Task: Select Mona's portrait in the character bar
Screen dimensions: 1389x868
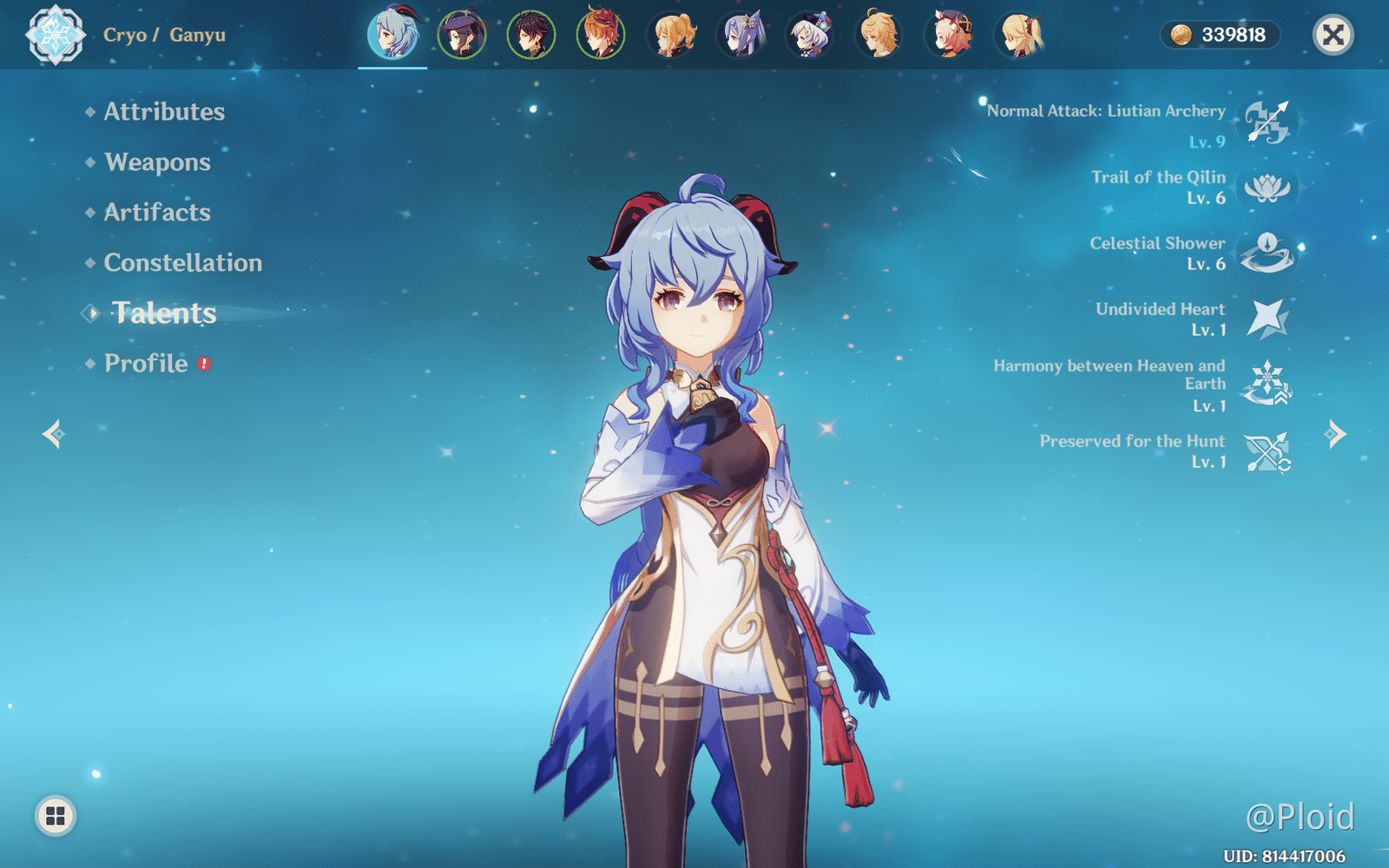Action: tap(462, 35)
